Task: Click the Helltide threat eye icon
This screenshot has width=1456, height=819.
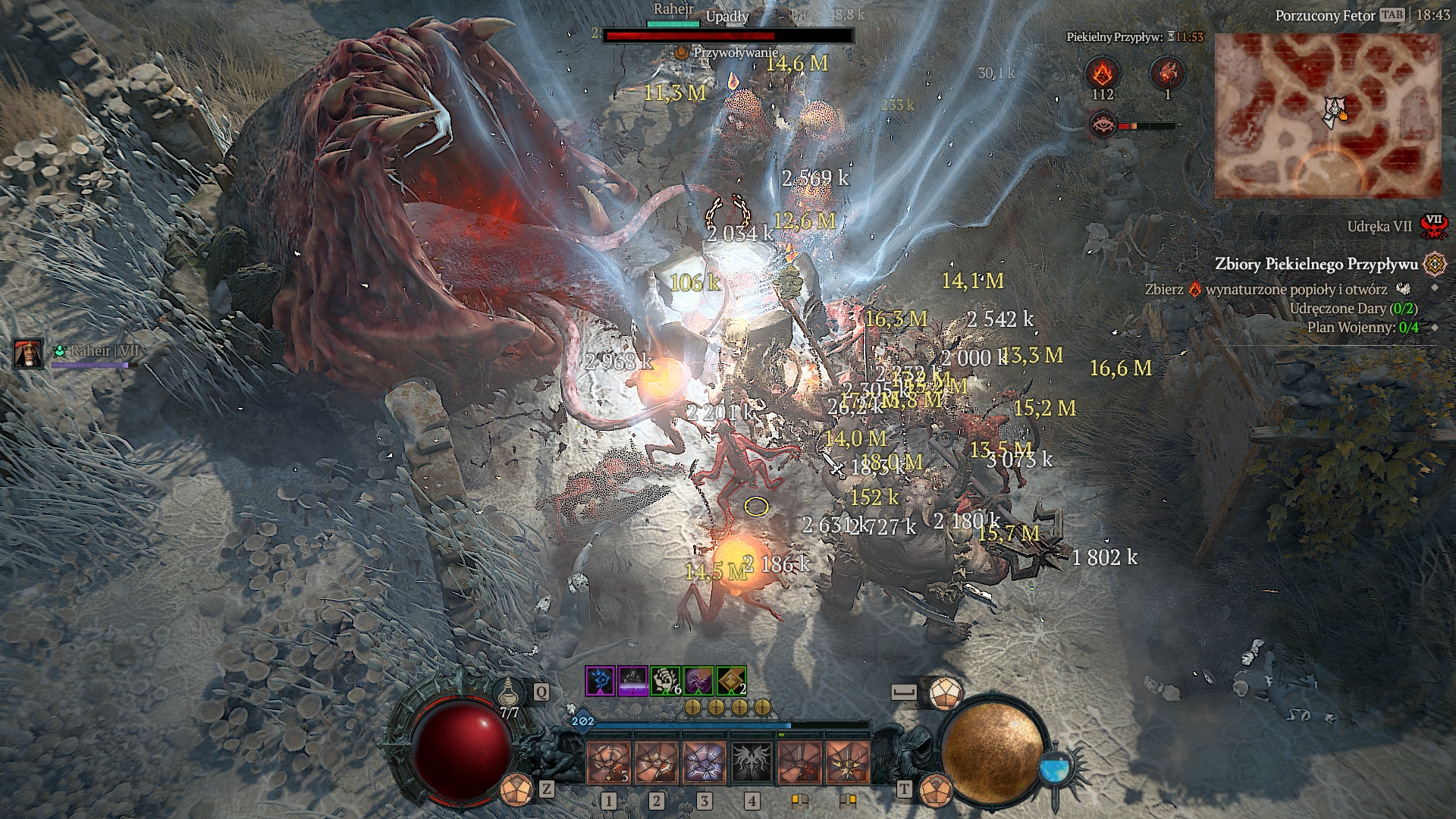Action: [x=1102, y=125]
